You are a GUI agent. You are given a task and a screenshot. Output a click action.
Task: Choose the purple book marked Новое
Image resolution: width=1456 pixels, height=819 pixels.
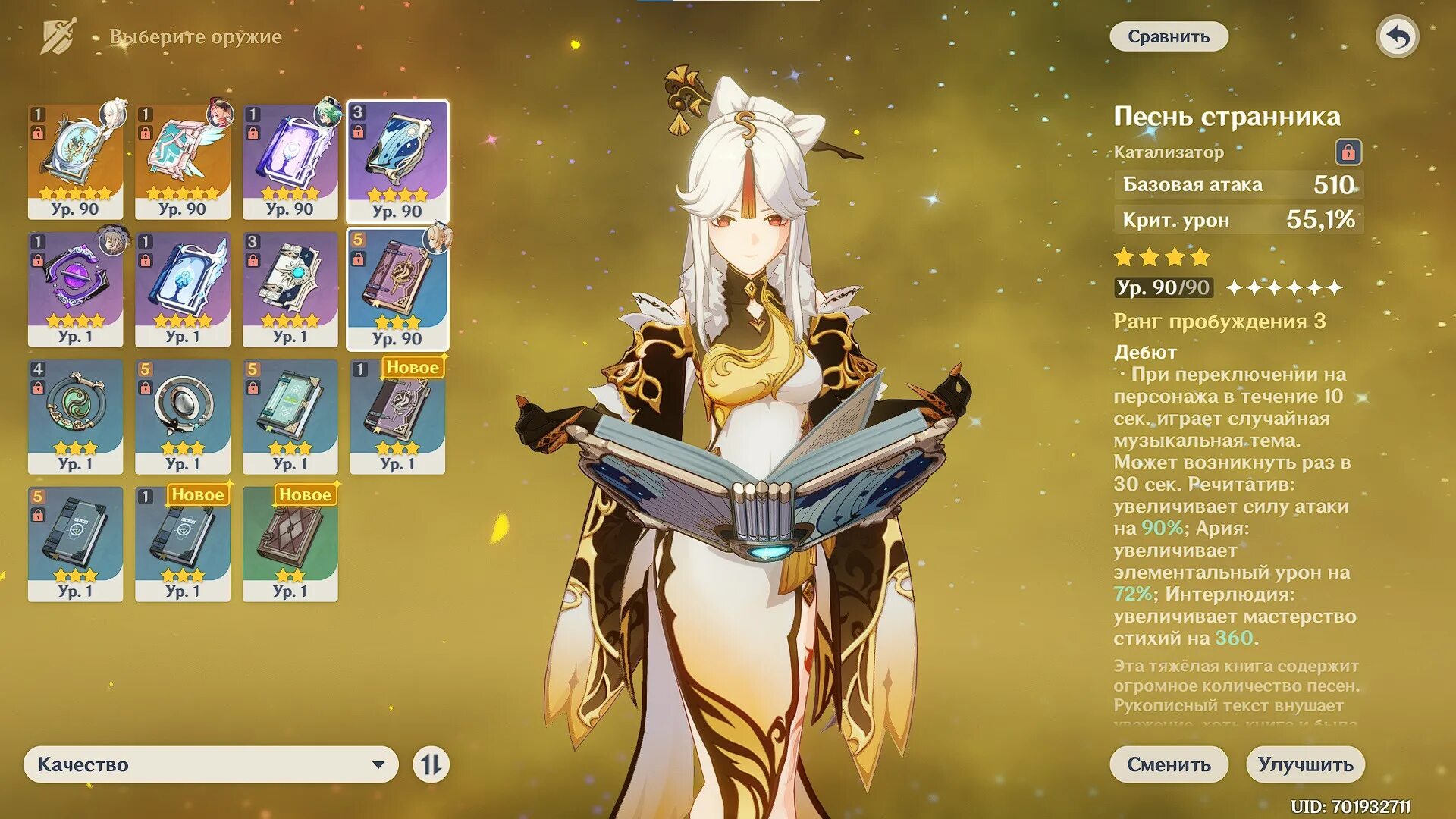click(397, 416)
